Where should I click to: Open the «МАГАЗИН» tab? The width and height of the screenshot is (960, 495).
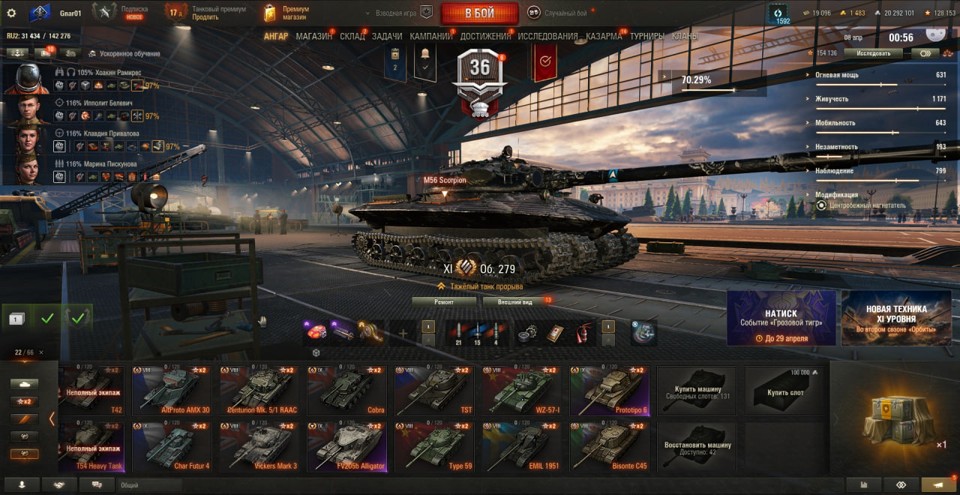coord(314,36)
